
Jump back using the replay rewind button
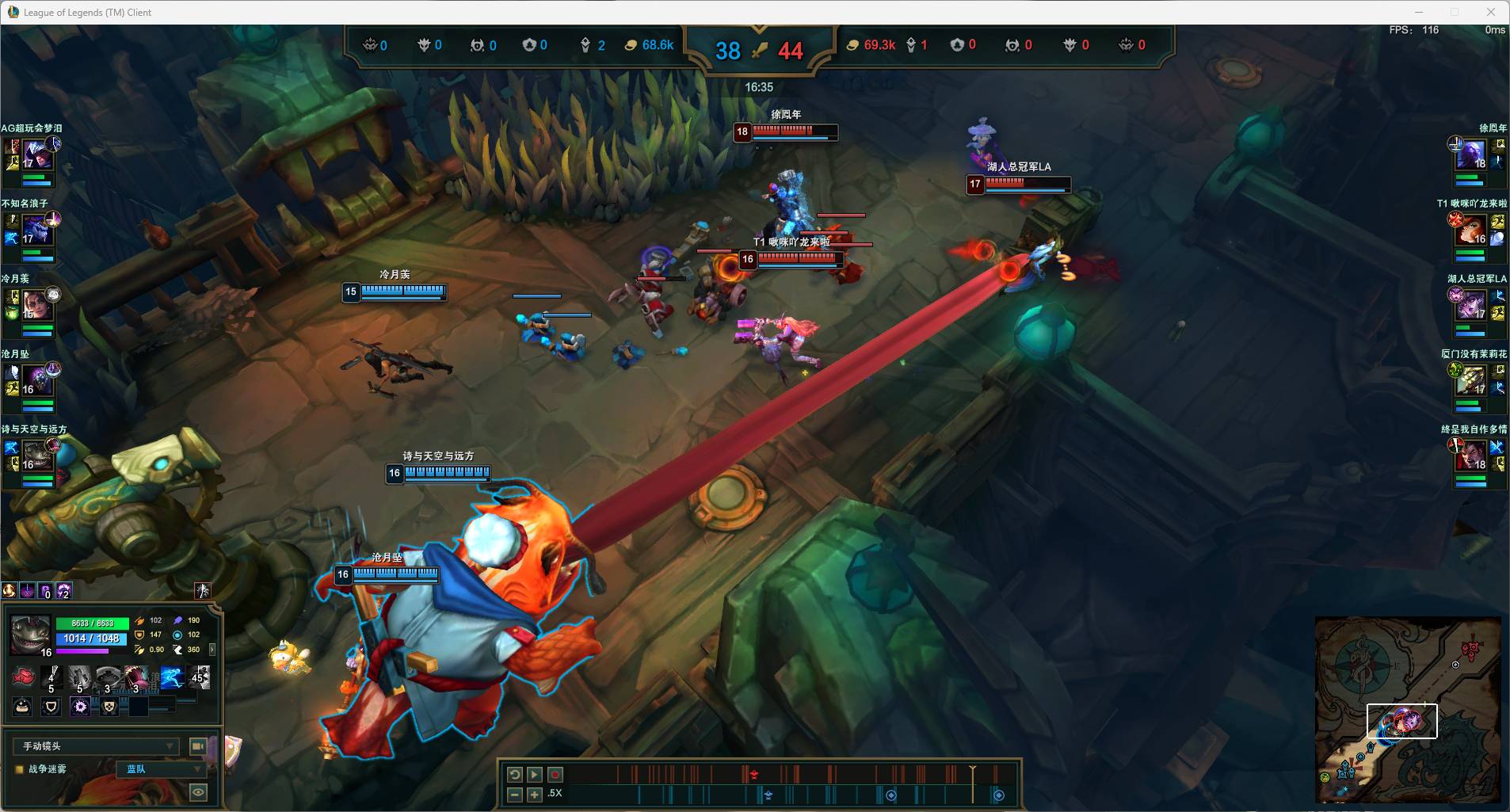click(514, 775)
